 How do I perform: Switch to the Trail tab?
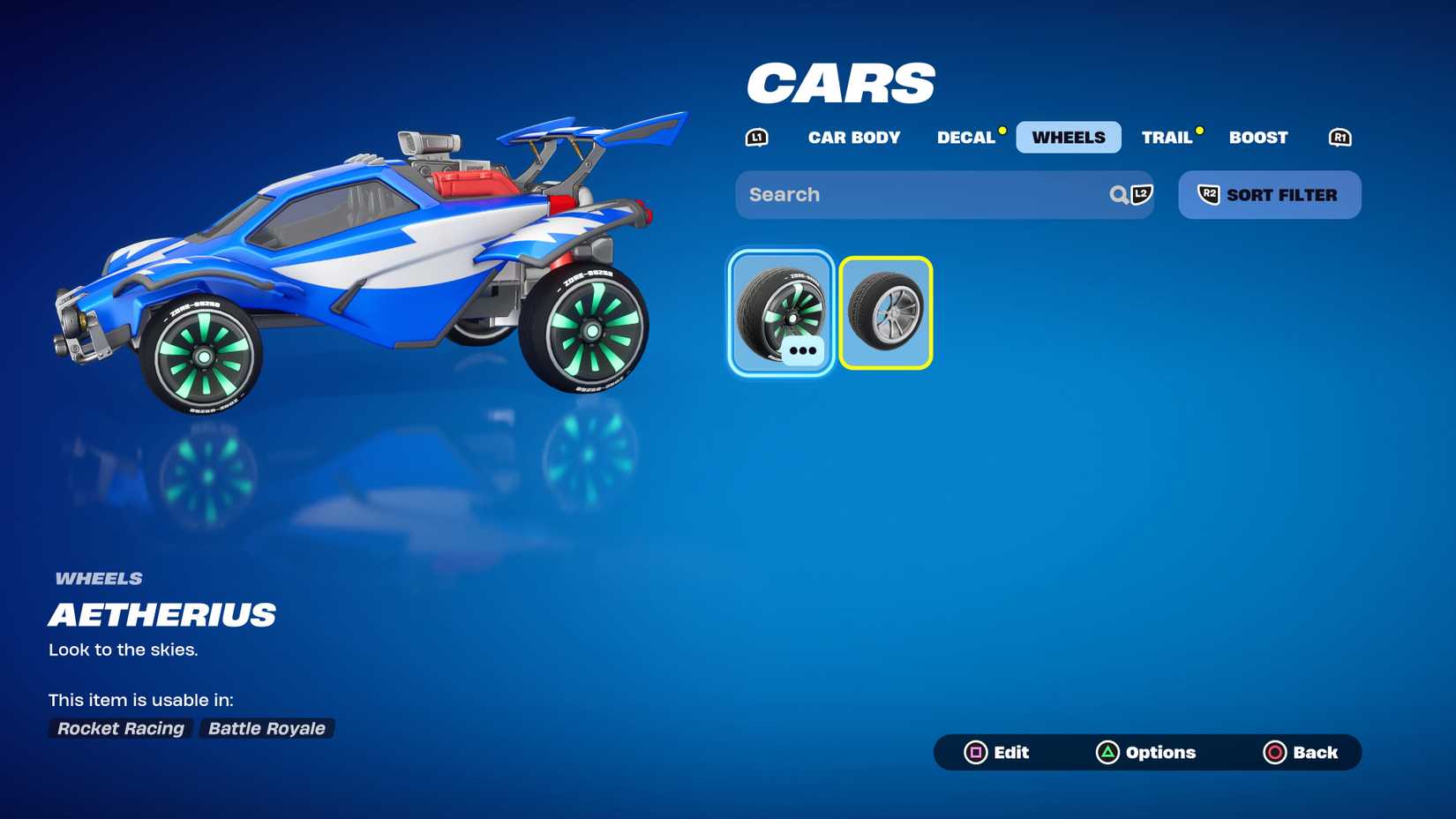tap(1167, 137)
